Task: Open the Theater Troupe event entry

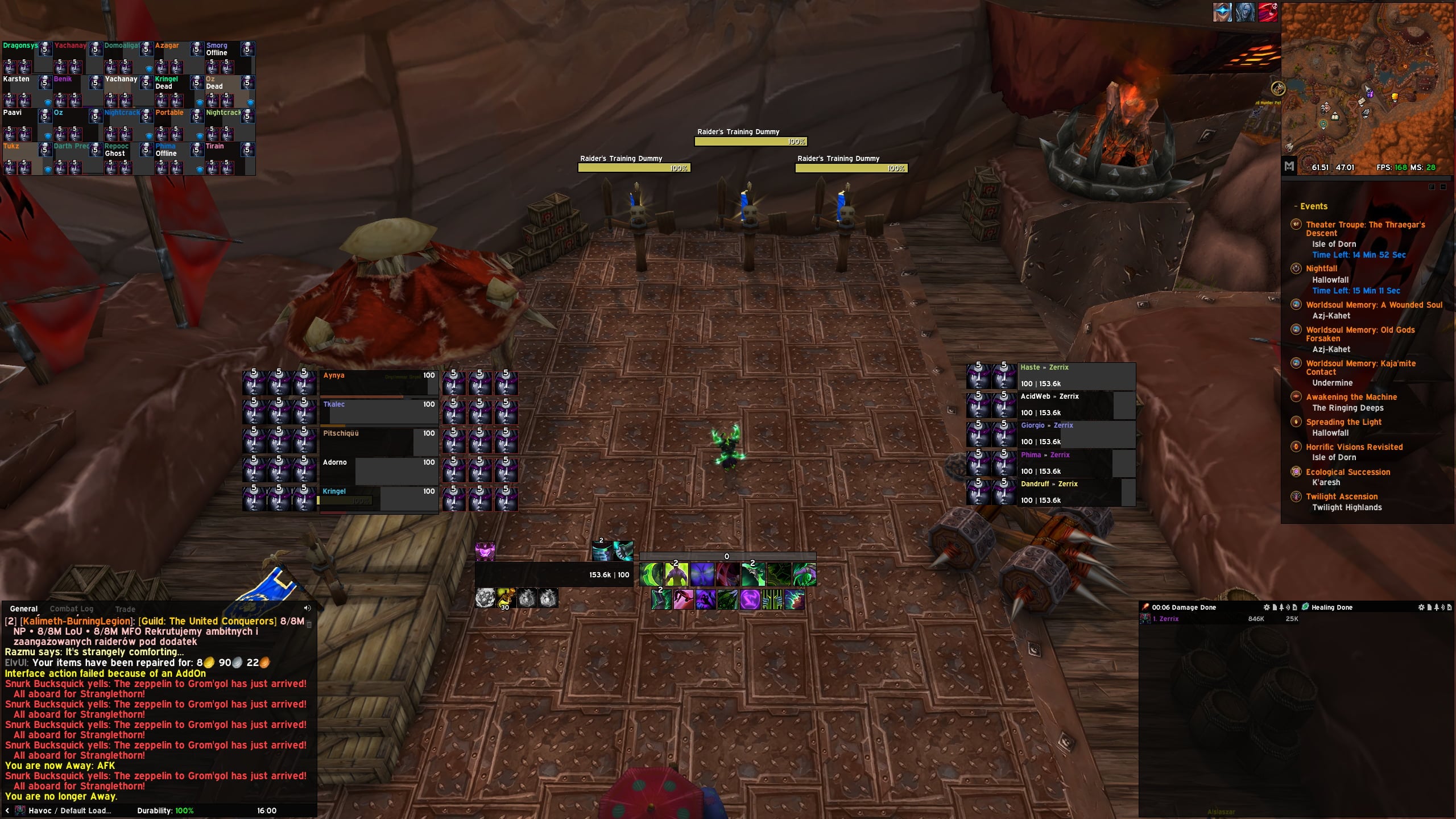Action: tap(1365, 229)
